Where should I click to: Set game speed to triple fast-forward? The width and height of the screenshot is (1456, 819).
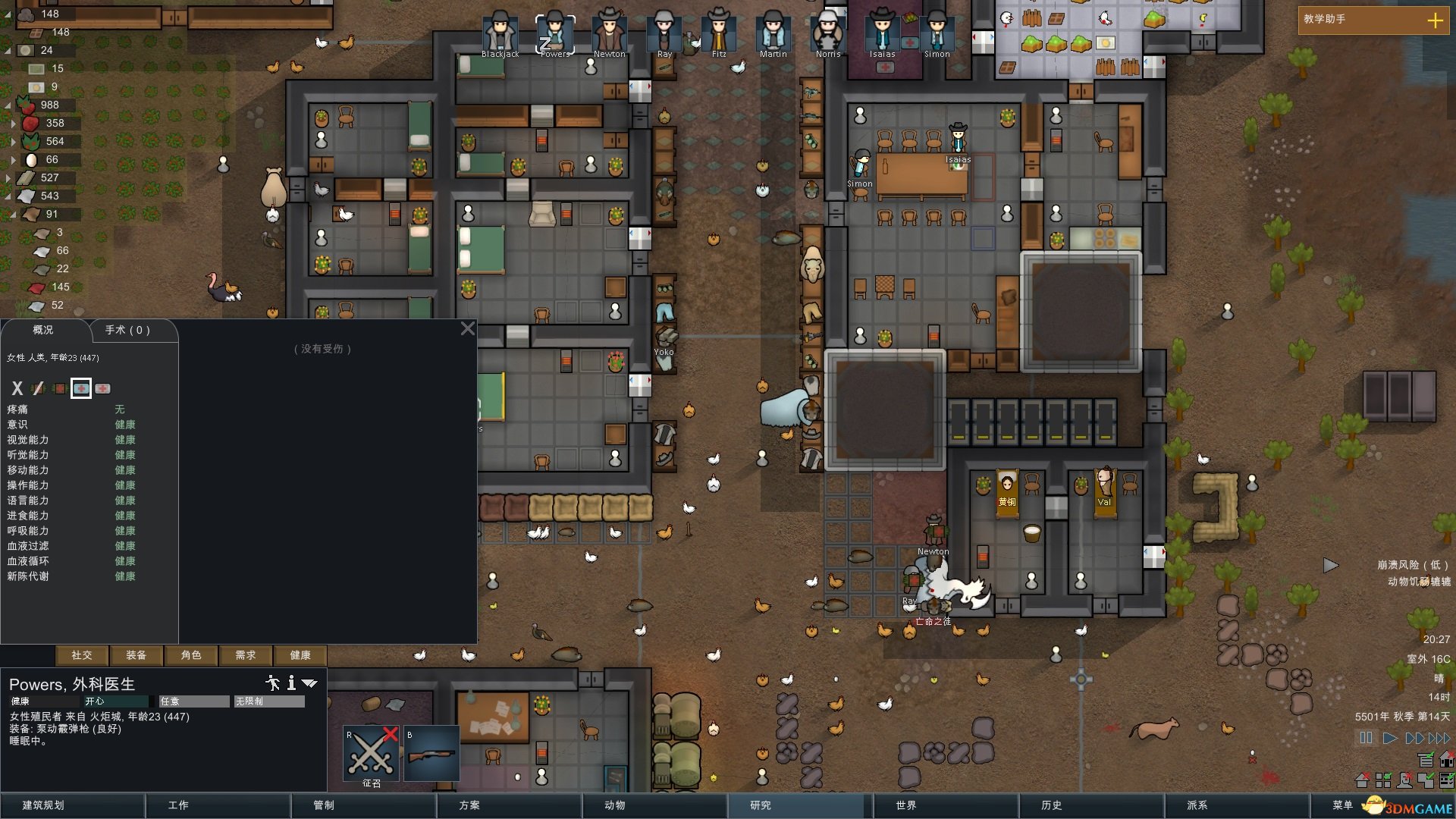coord(1439,738)
